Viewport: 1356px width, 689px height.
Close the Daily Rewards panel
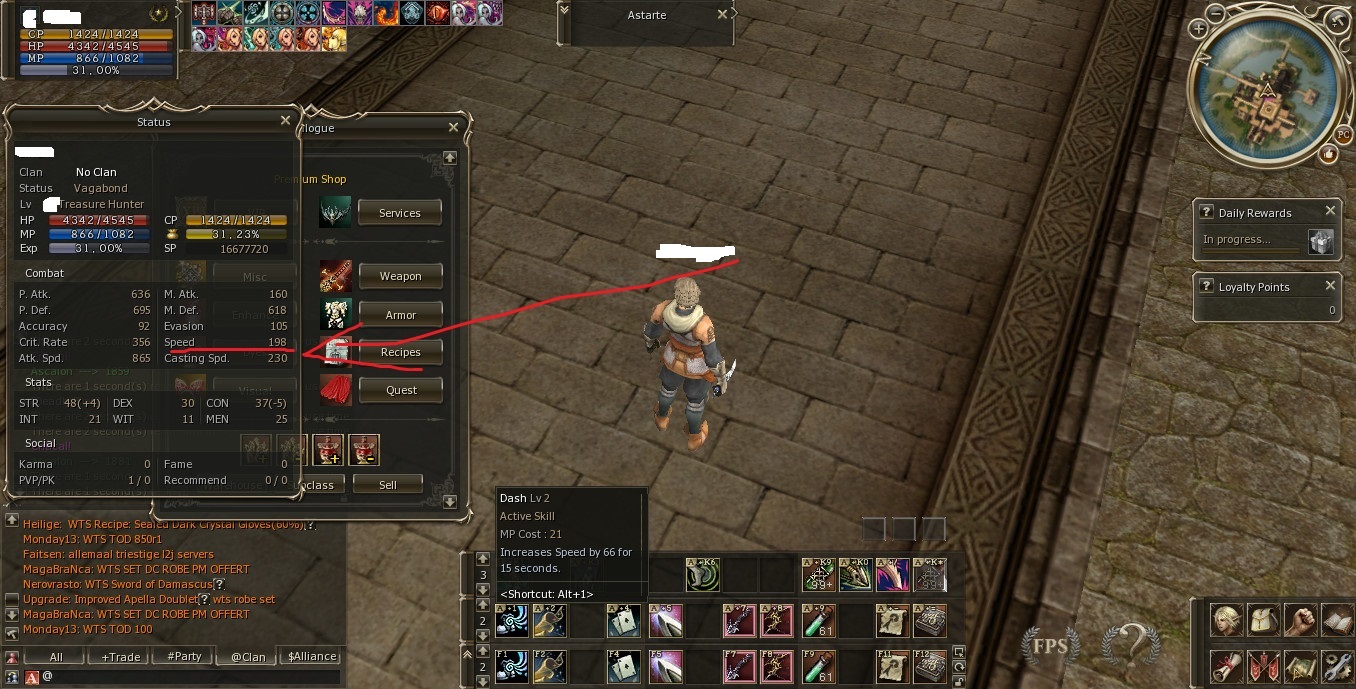(1330, 211)
